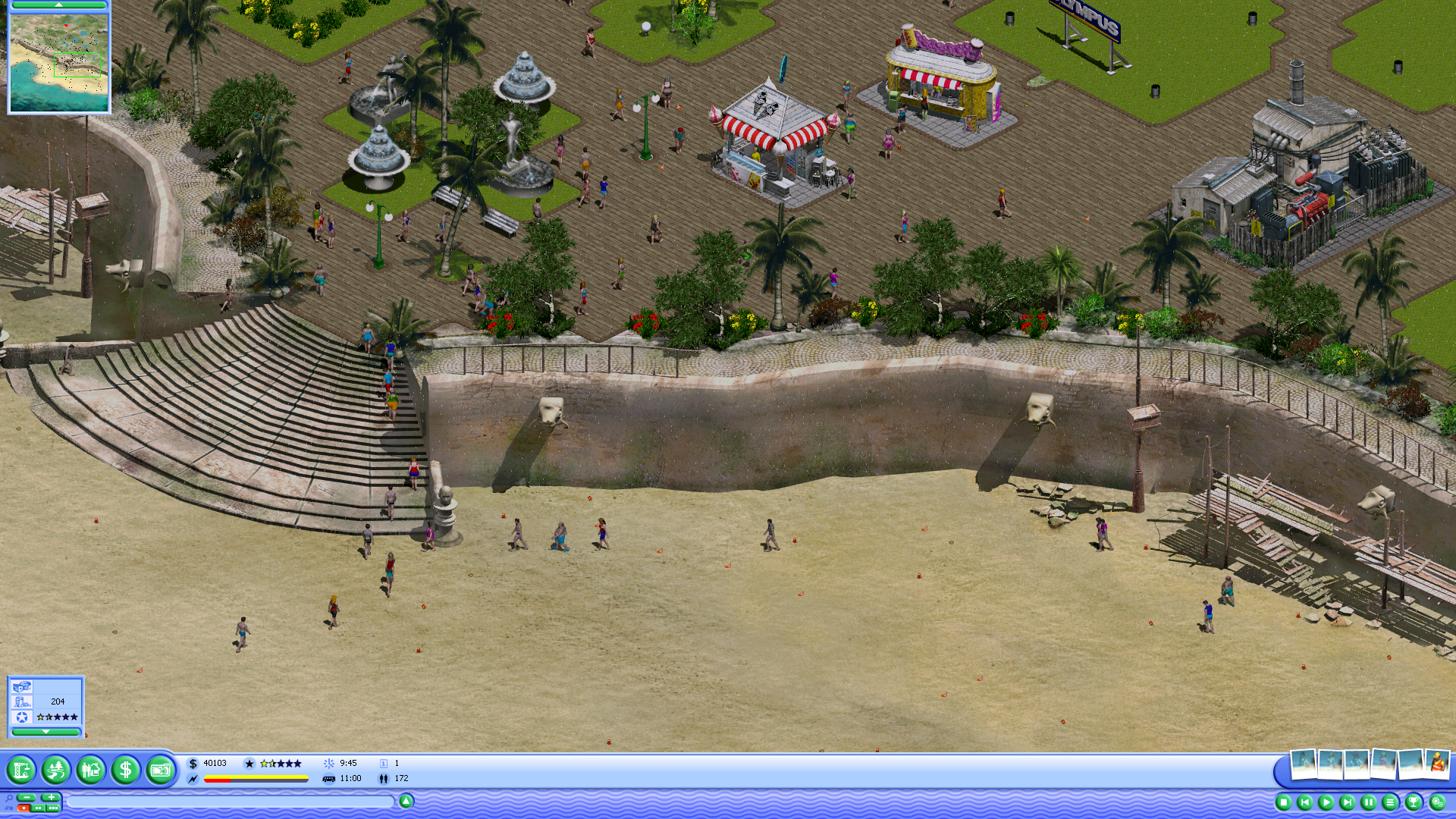Open the game menu hamburger button
The image size is (1456, 819).
(x=1390, y=802)
